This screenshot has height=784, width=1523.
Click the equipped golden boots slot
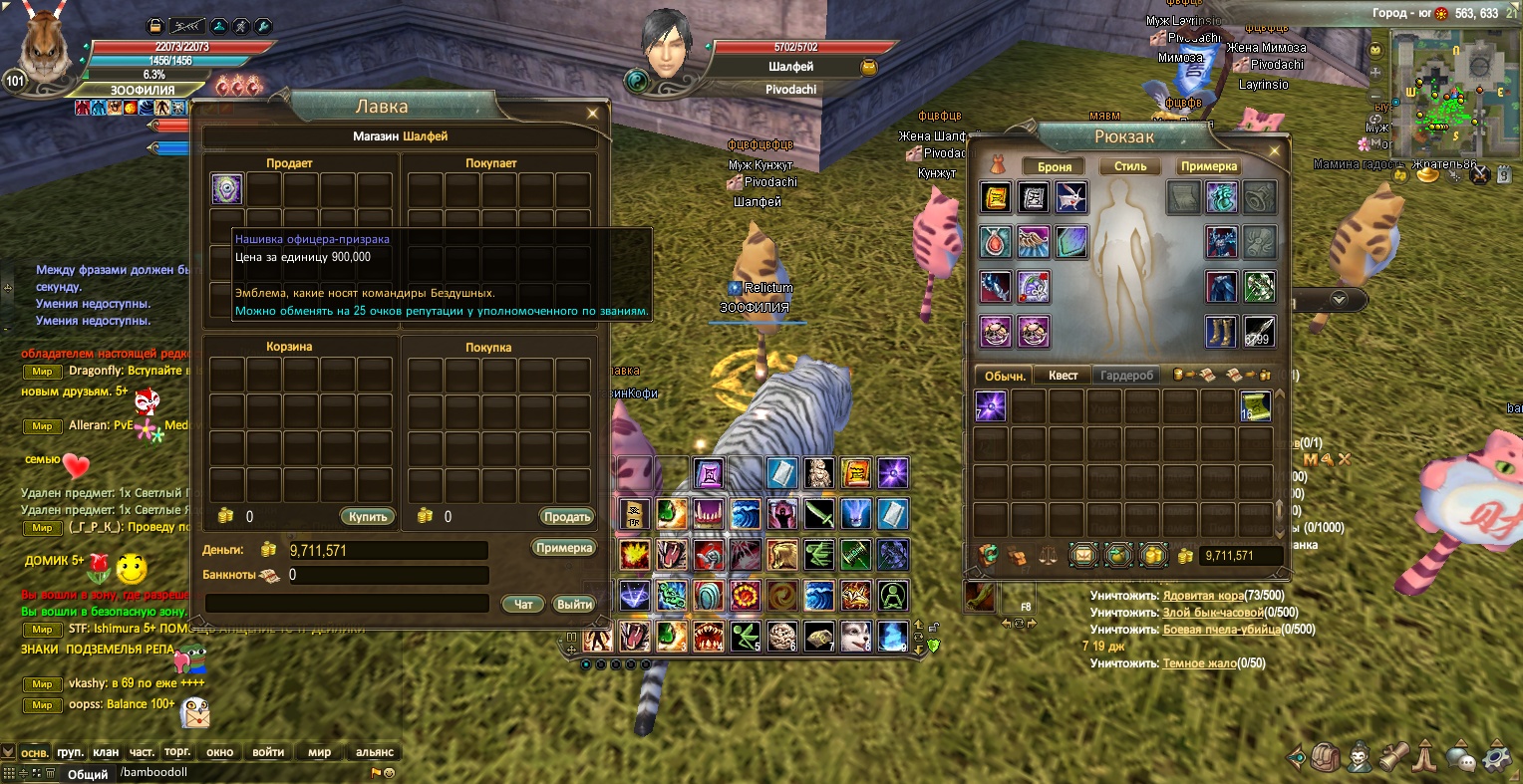pos(1221,332)
